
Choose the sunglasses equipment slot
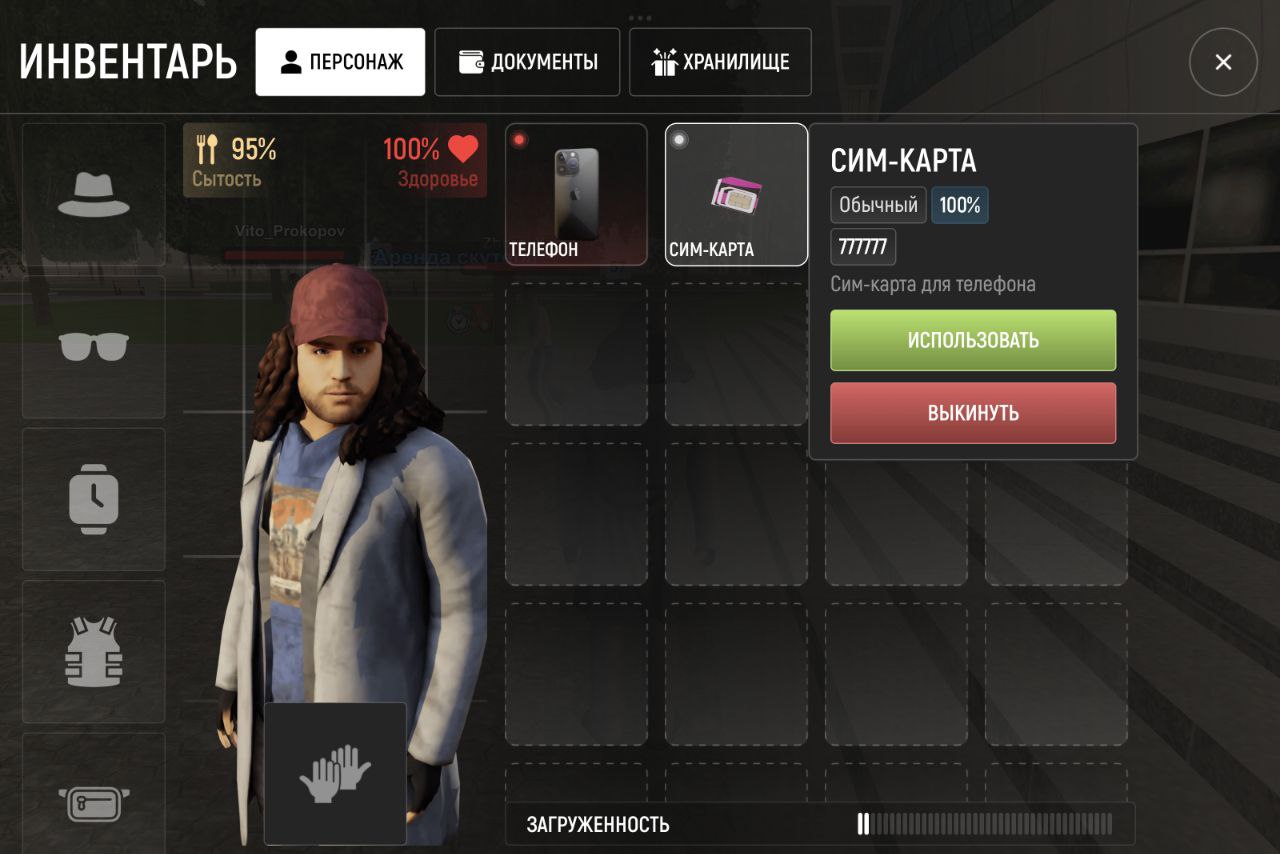[x=94, y=347]
